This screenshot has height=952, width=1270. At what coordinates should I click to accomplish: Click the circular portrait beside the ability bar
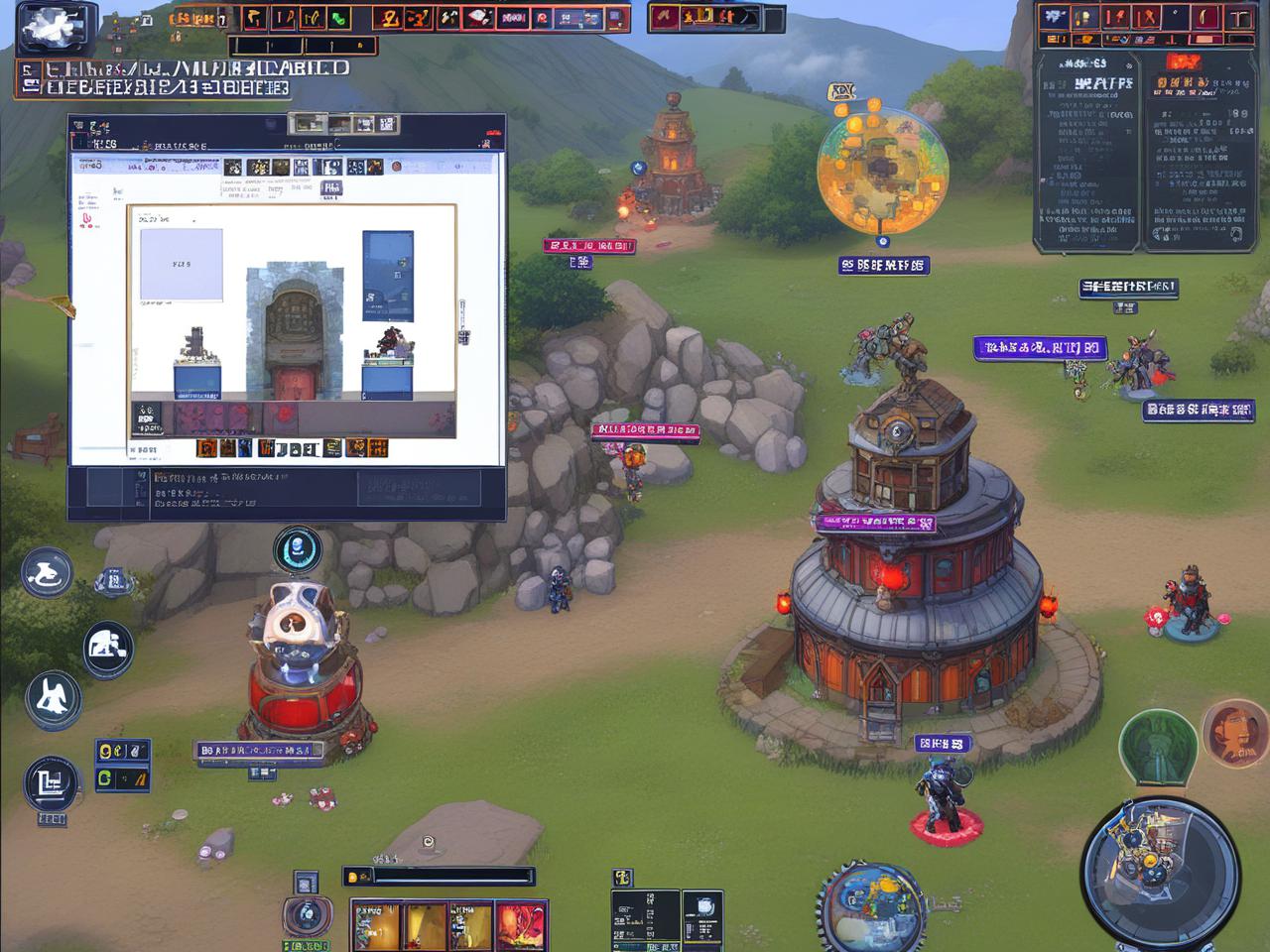[x=307, y=914]
